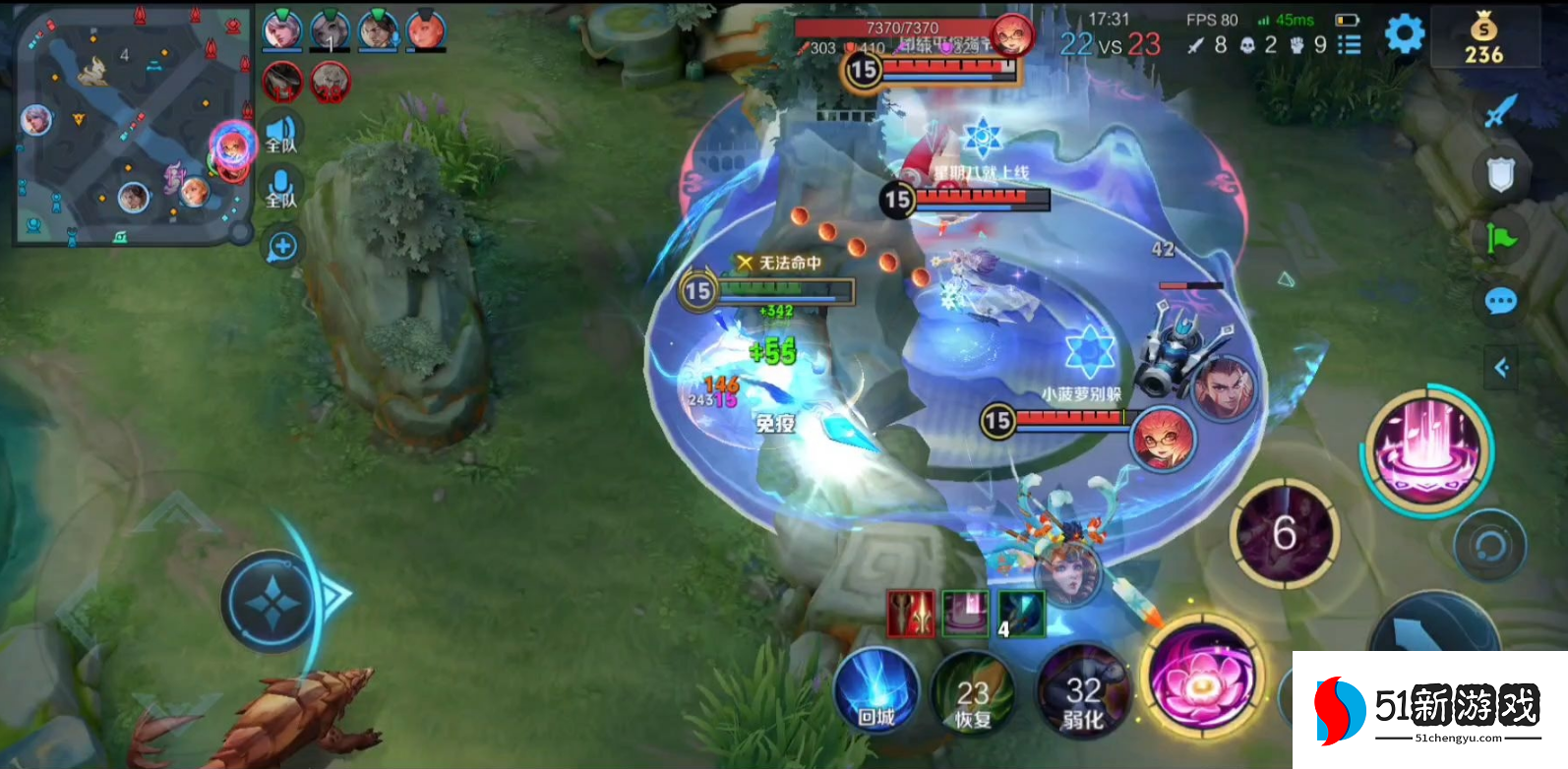The width and height of the screenshot is (1568, 769).
Task: Send the blue sword attack signal
Action: (x=1499, y=111)
